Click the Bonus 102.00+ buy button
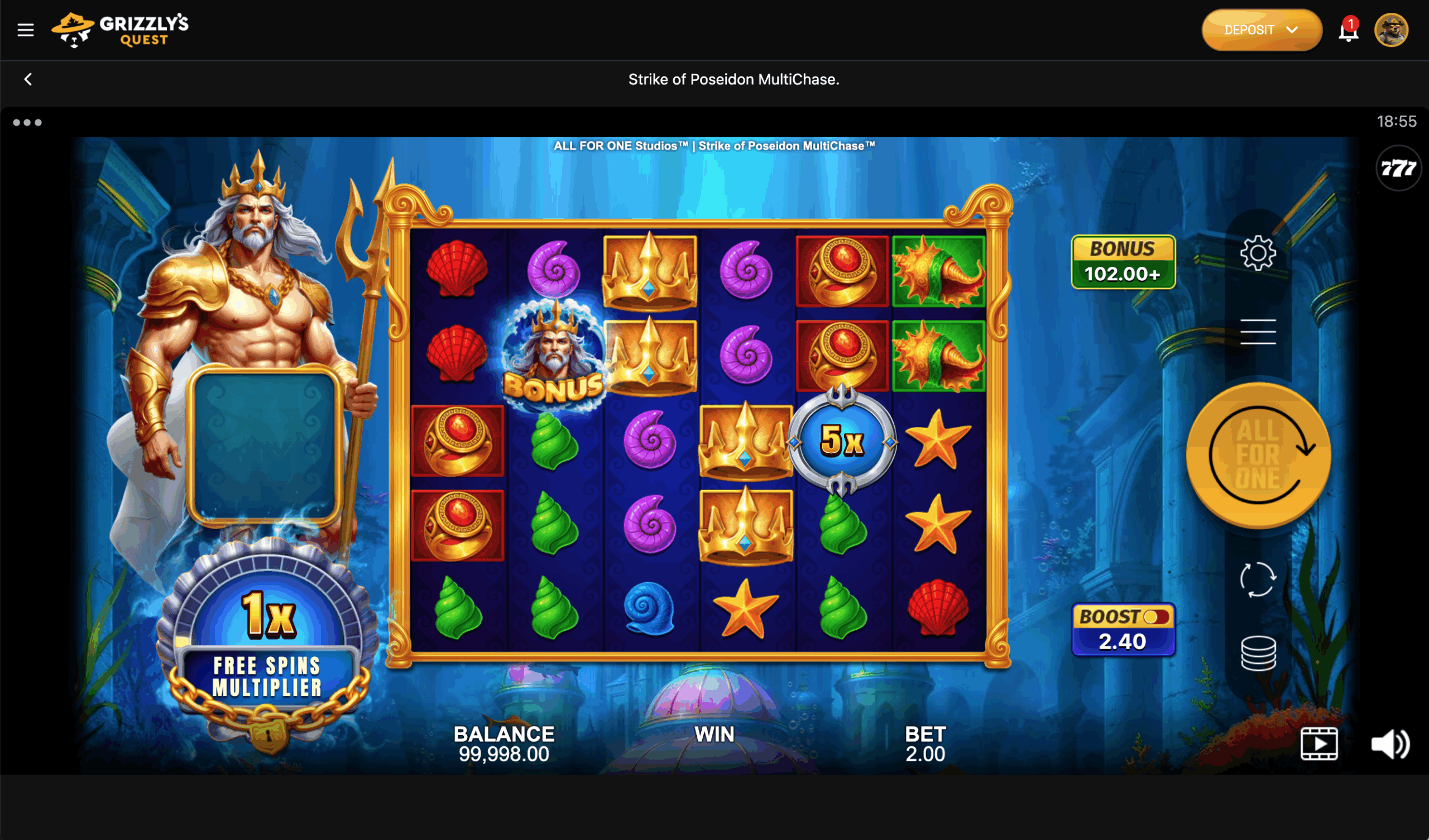 pyautogui.click(x=1123, y=261)
